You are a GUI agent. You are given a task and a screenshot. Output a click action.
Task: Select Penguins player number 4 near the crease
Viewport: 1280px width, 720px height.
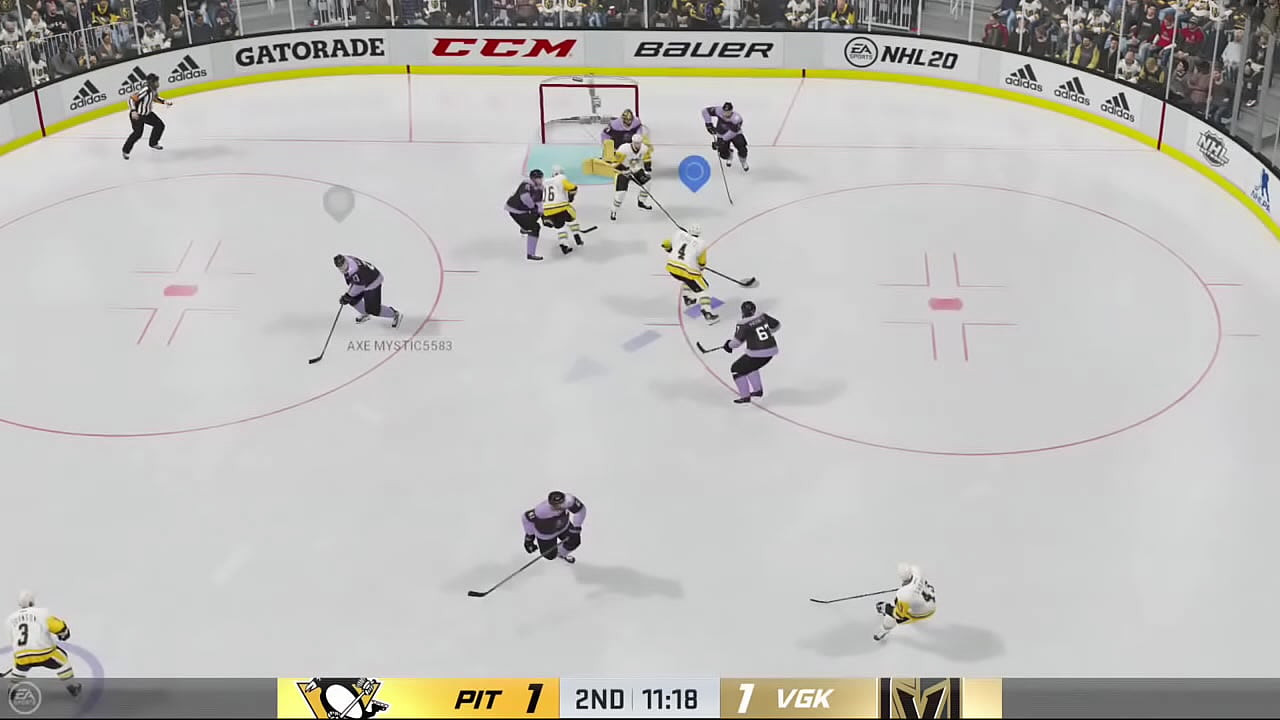[688, 265]
